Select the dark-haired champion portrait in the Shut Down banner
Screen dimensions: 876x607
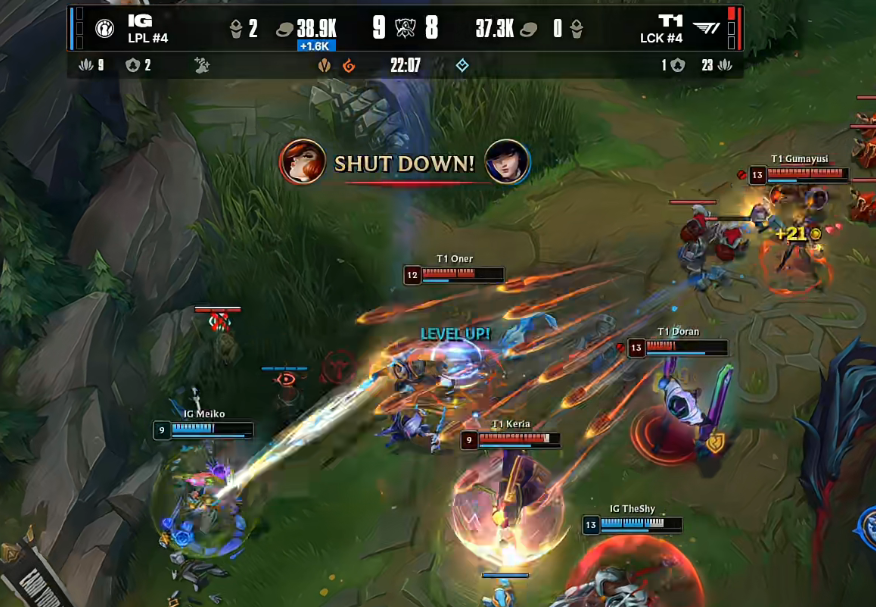pyautogui.click(x=507, y=161)
